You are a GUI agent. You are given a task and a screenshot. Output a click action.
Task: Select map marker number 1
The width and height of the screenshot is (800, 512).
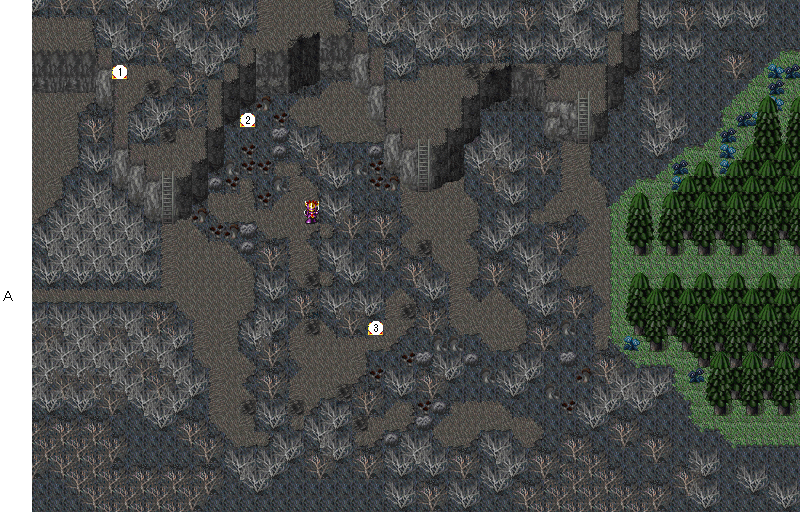[x=120, y=72]
